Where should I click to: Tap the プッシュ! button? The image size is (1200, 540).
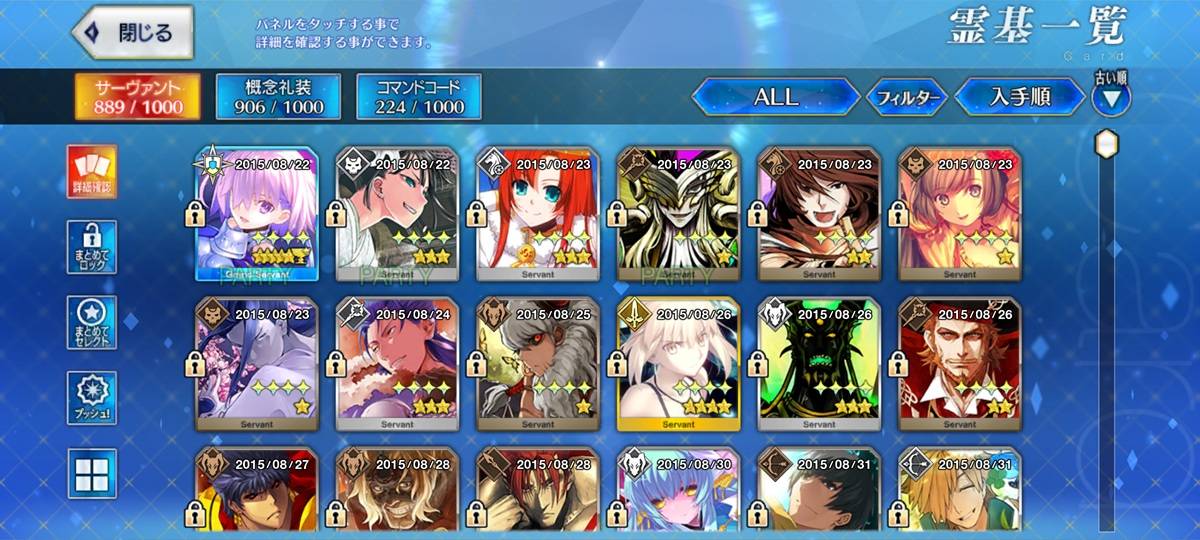pyautogui.click(x=92, y=397)
